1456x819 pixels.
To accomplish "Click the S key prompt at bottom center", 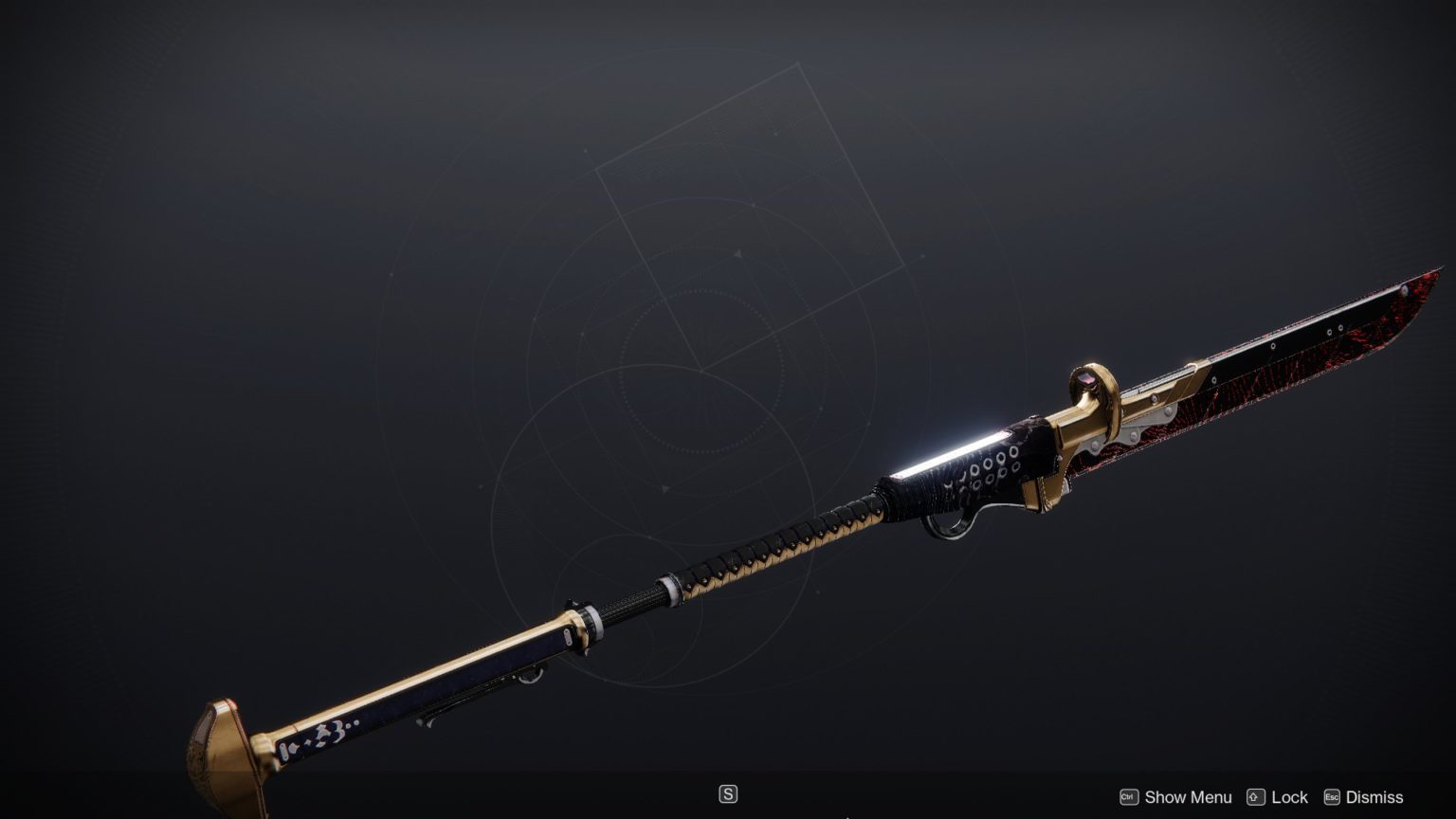I will (x=728, y=794).
